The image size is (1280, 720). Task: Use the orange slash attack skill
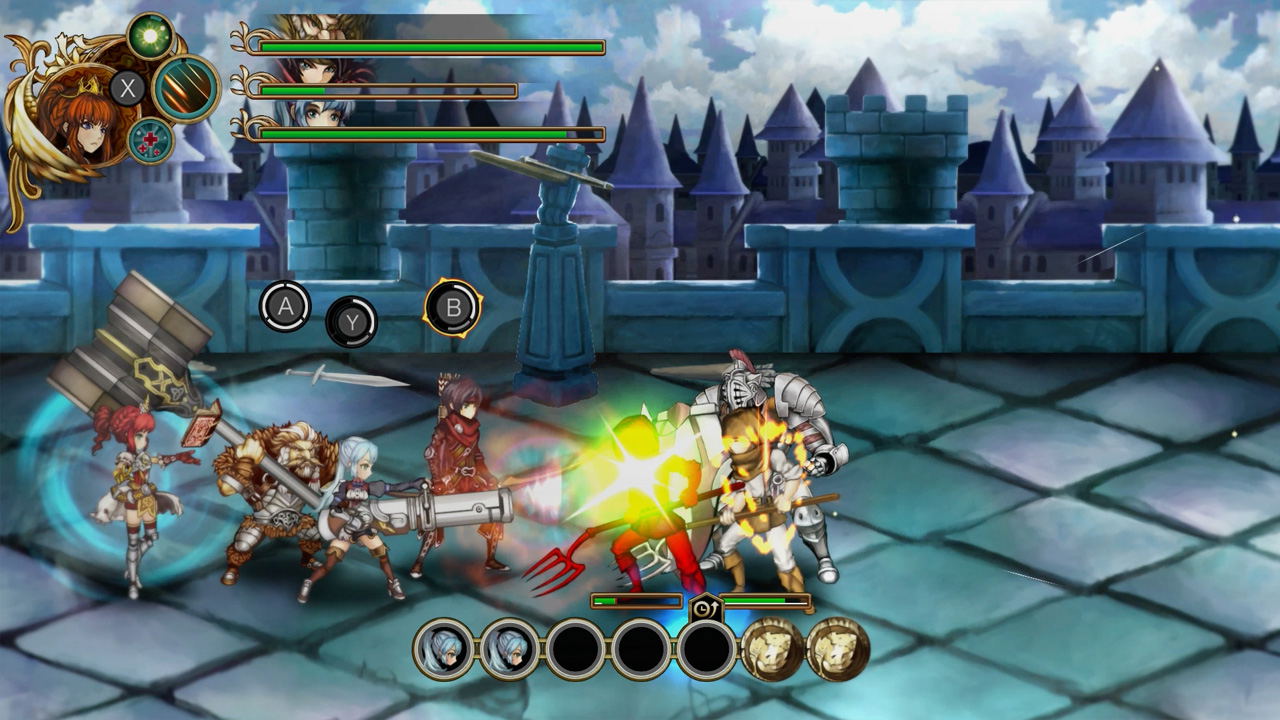pyautogui.click(x=186, y=89)
